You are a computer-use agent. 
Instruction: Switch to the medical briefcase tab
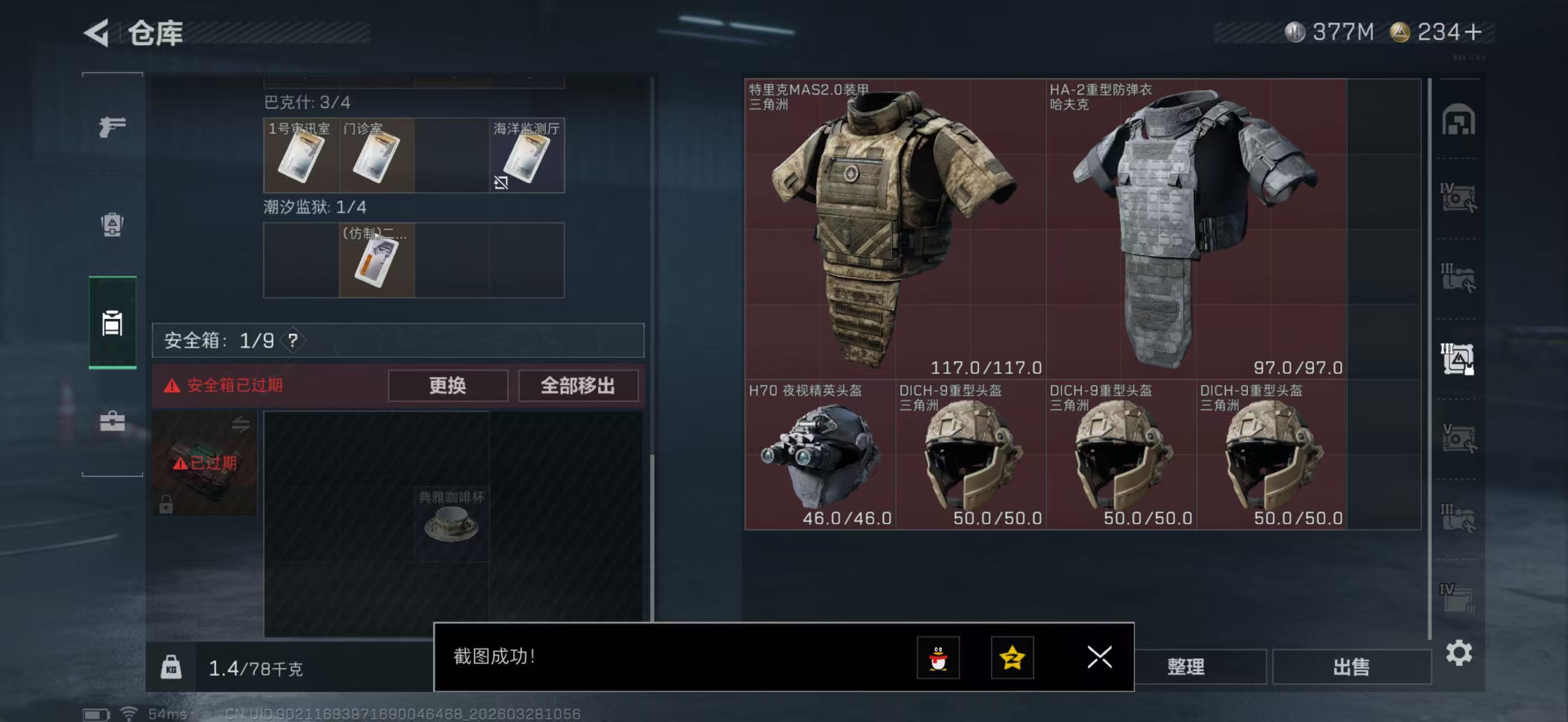click(x=113, y=421)
